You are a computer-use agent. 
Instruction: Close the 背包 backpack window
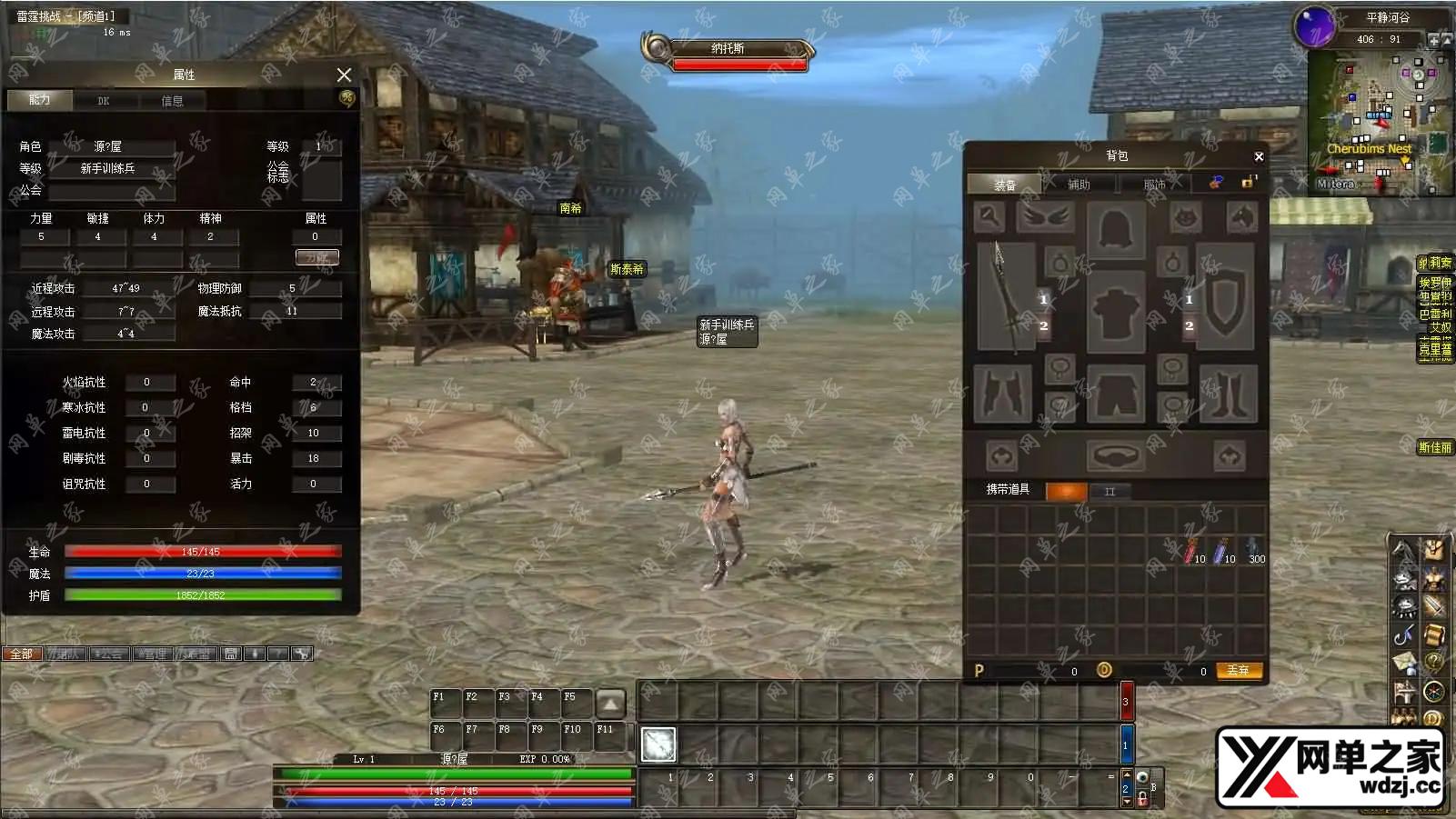1259,156
